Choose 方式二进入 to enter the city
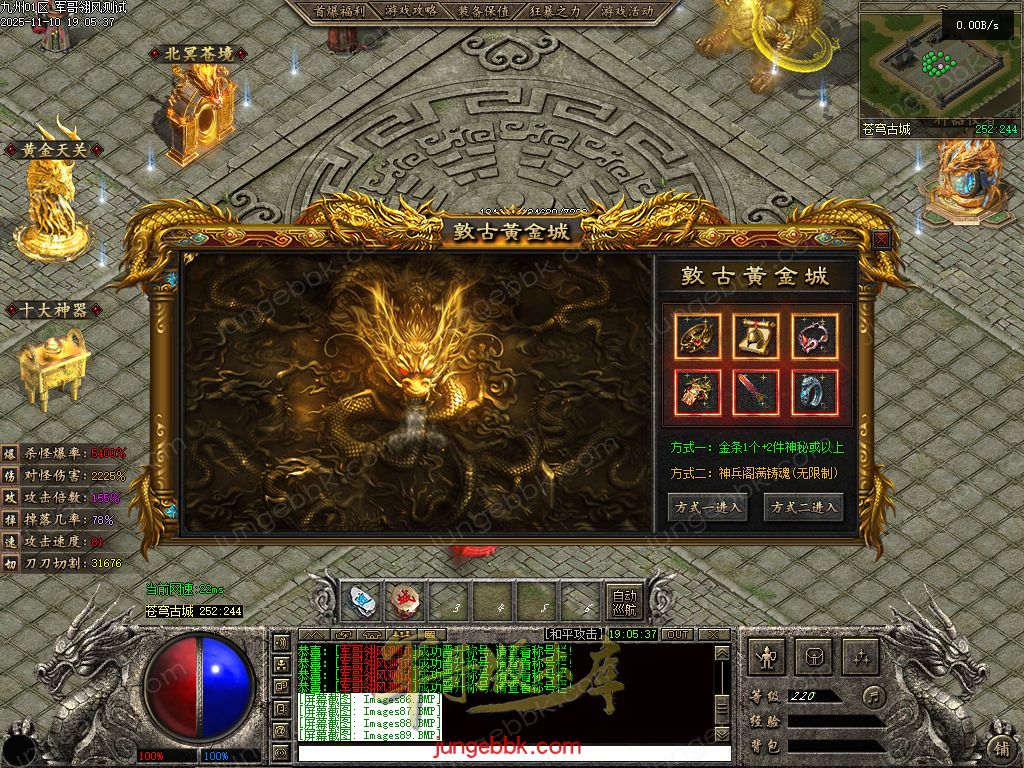 803,507
